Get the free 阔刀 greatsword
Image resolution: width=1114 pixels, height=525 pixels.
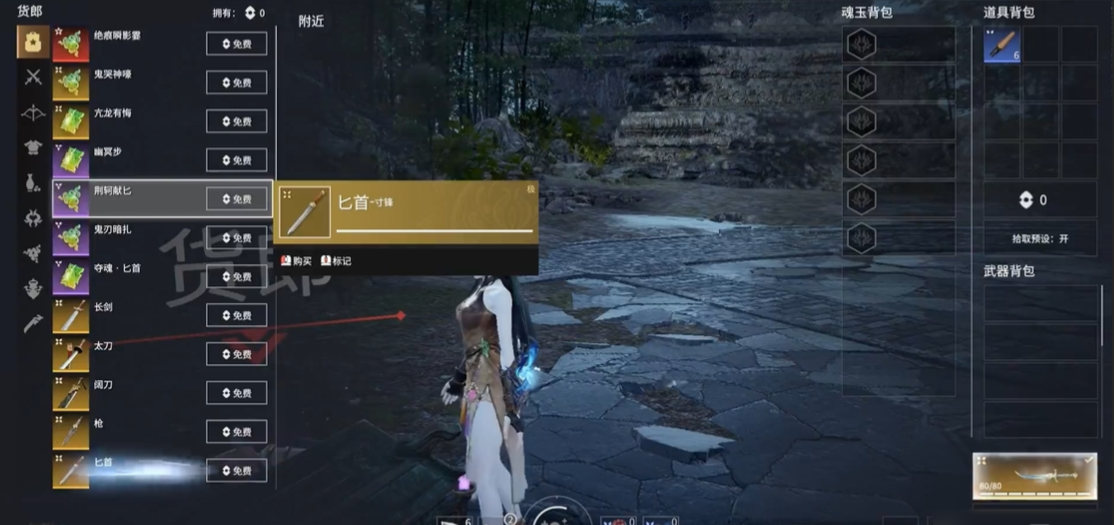point(236,393)
